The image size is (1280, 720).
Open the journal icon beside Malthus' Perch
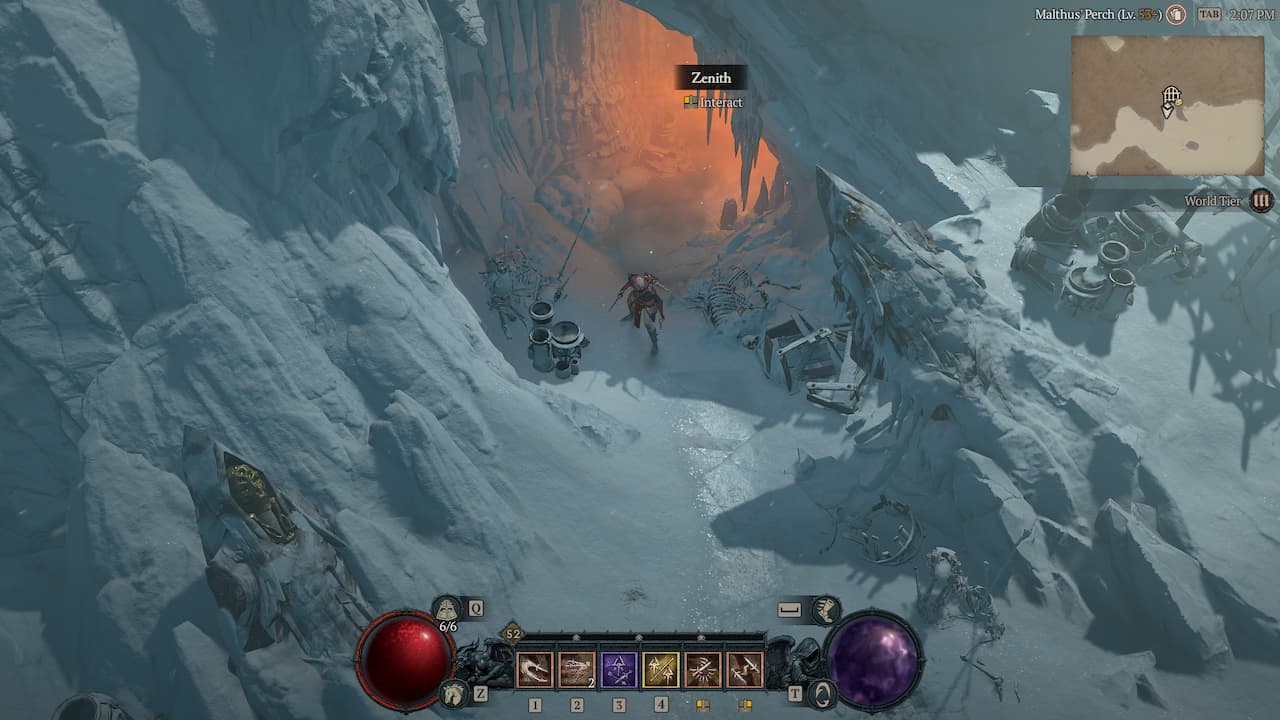click(1178, 14)
